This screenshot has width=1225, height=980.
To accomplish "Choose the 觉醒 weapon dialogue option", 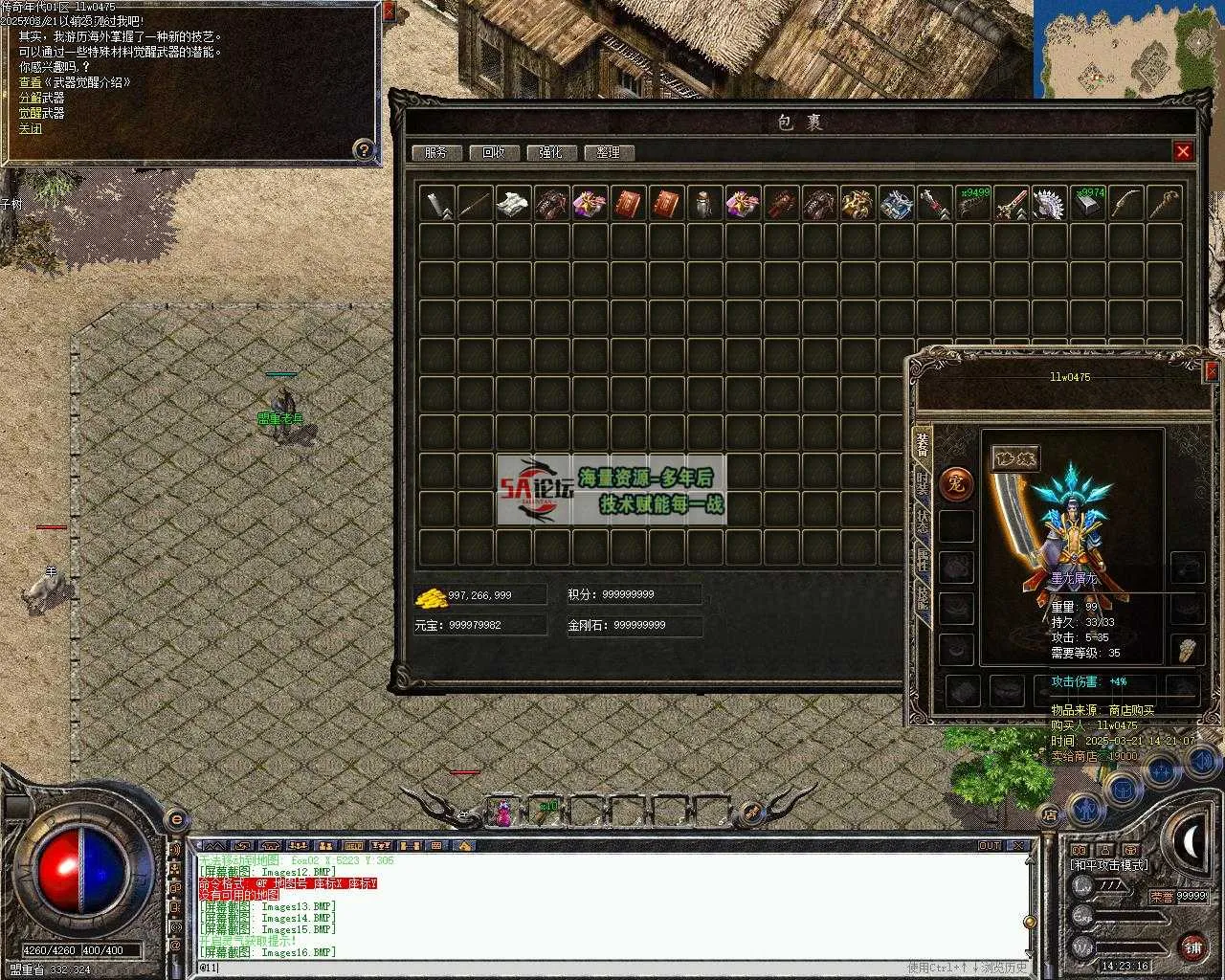I will (41, 113).
